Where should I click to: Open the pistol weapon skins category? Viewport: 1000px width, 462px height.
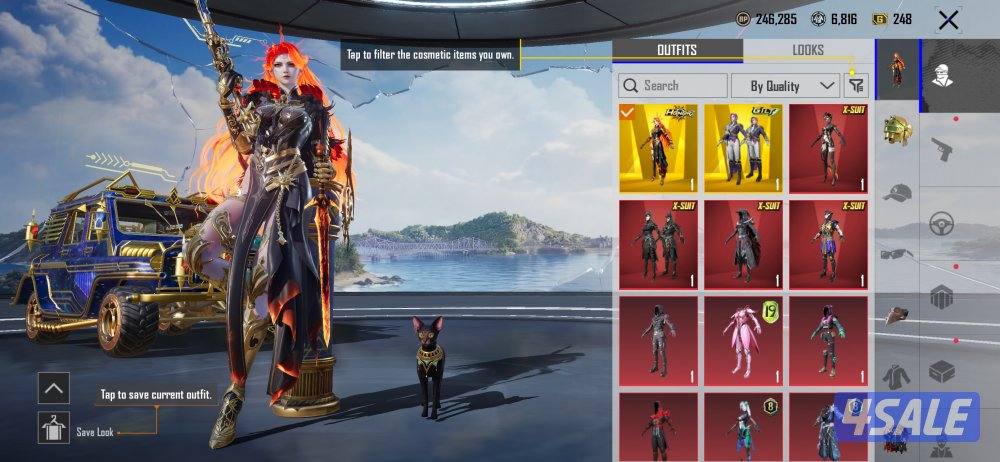[942, 148]
